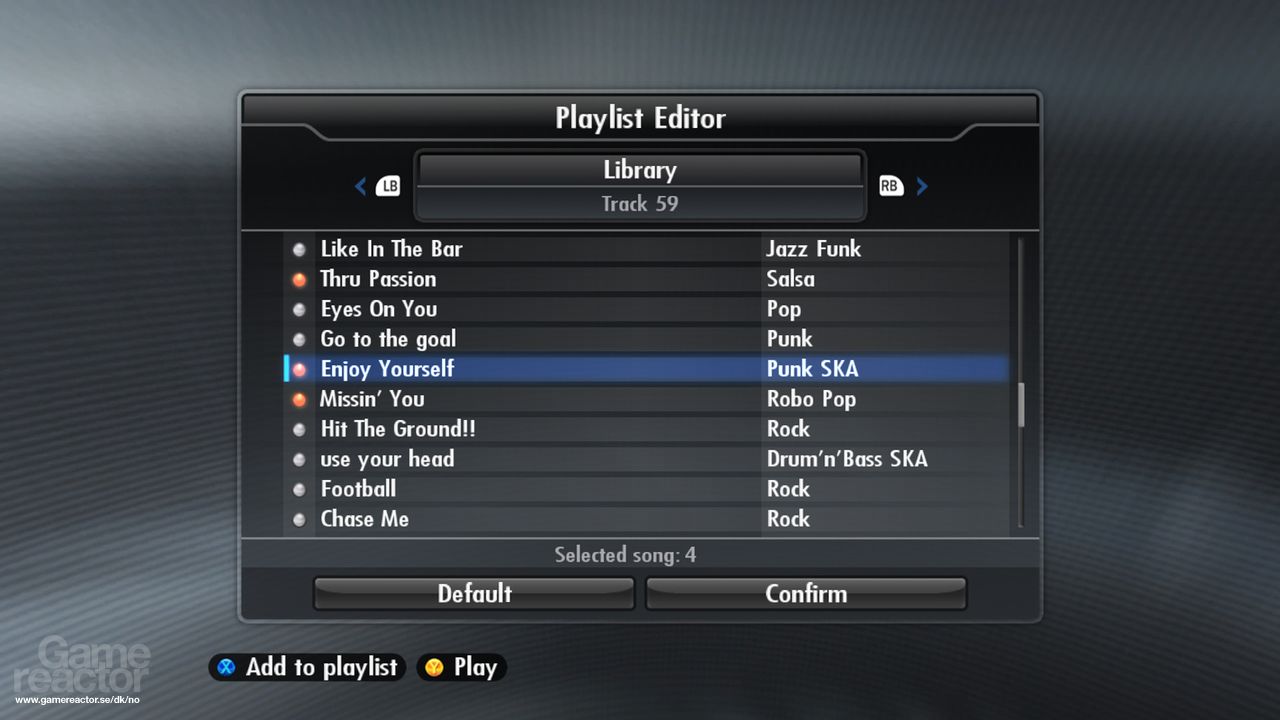Click the scrollbar thumb on the right
Viewport: 1280px width, 720px height.
click(x=1019, y=405)
